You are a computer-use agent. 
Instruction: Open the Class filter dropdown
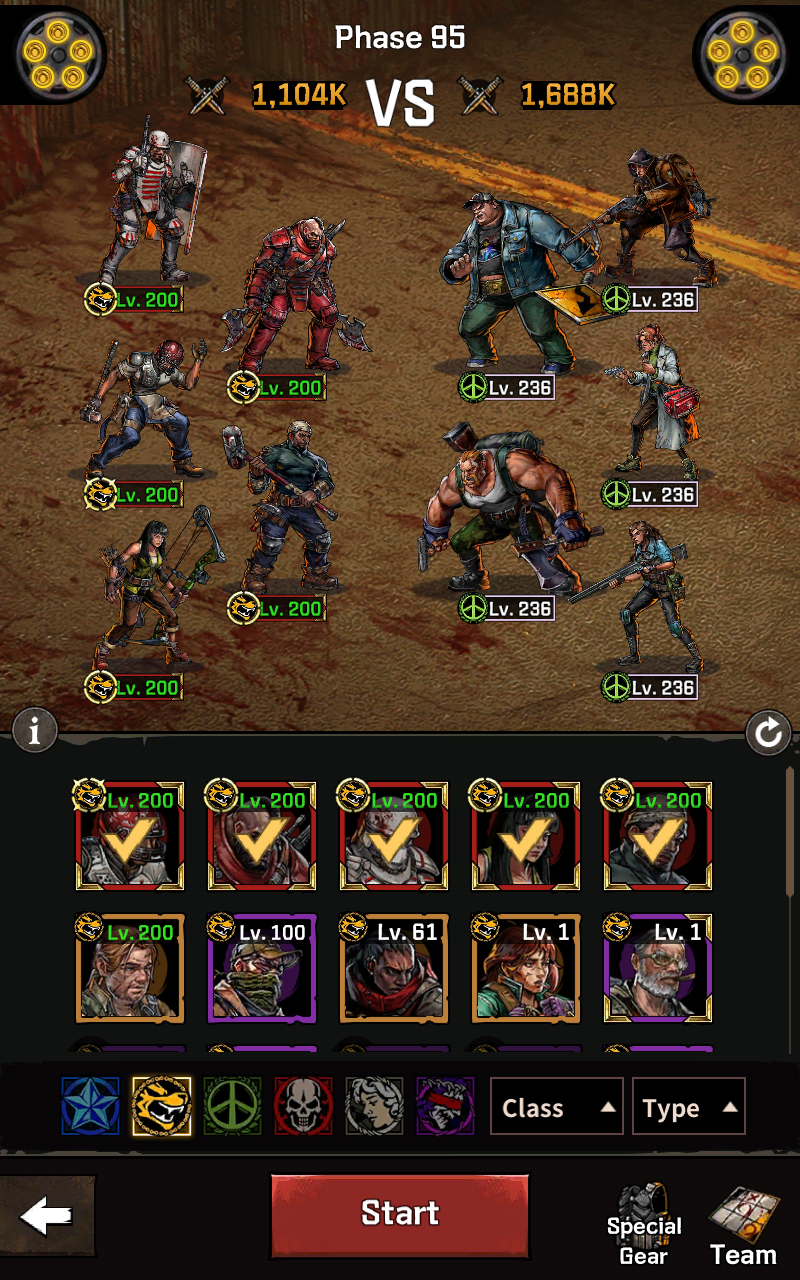[556, 1107]
